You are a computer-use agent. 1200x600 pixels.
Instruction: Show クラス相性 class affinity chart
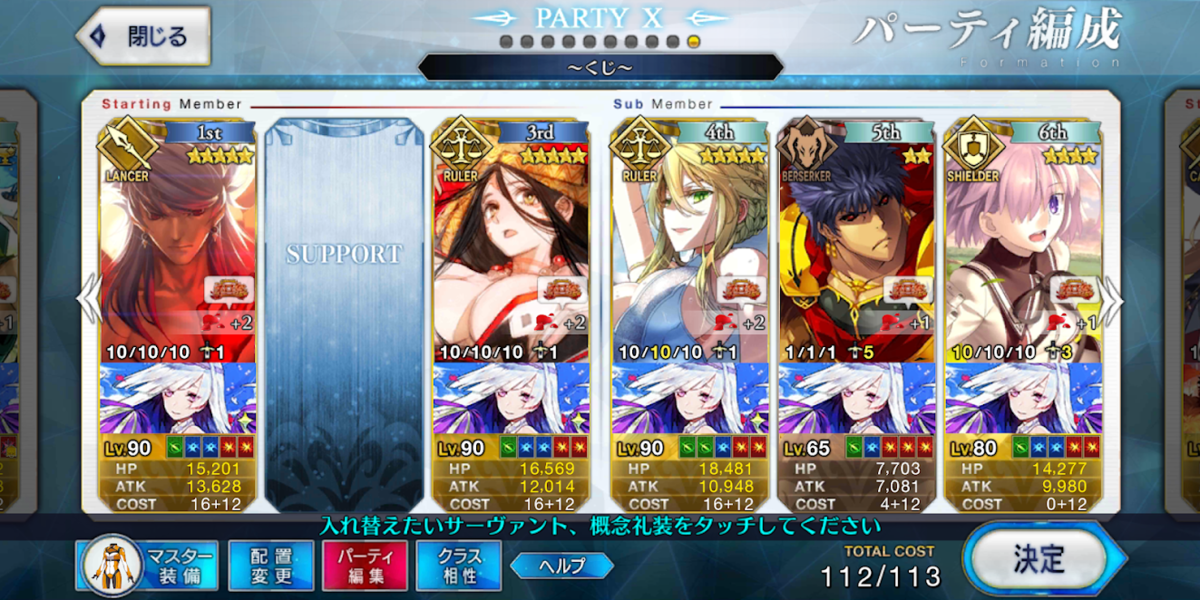pos(459,565)
